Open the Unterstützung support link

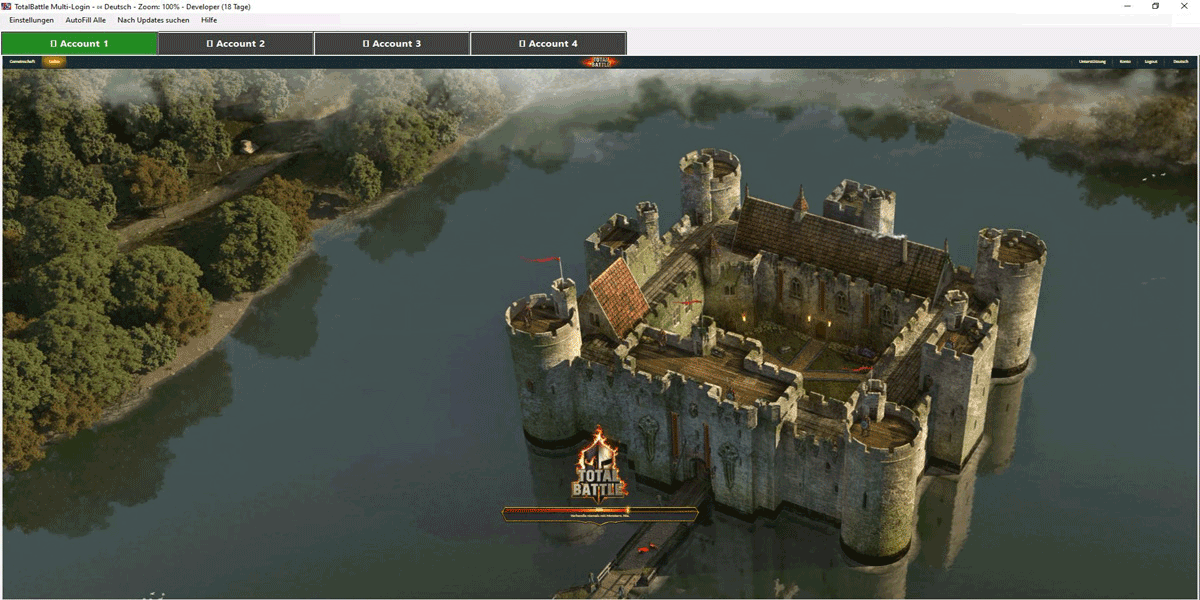click(1092, 62)
